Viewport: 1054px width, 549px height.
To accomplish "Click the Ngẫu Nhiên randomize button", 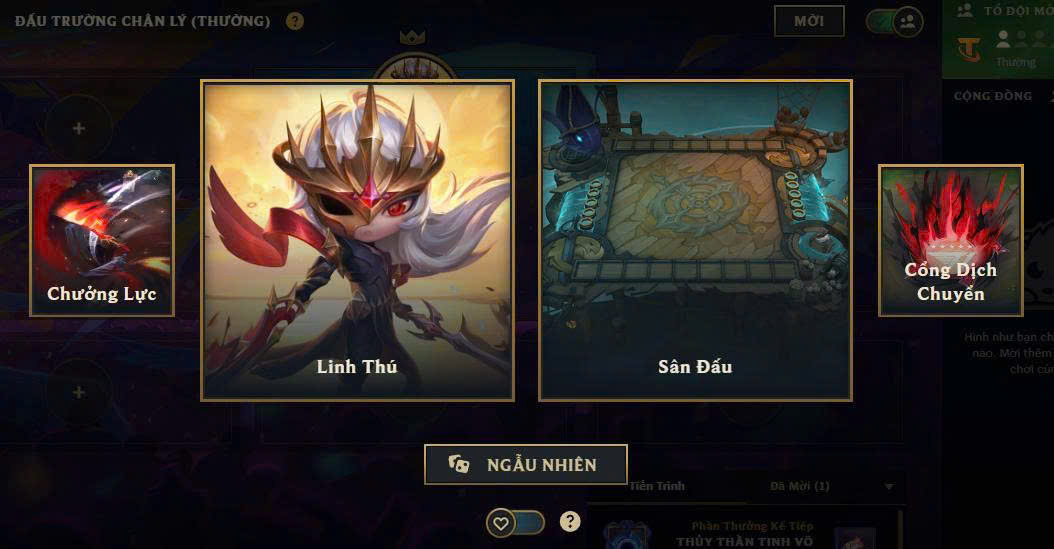I will click(526, 465).
